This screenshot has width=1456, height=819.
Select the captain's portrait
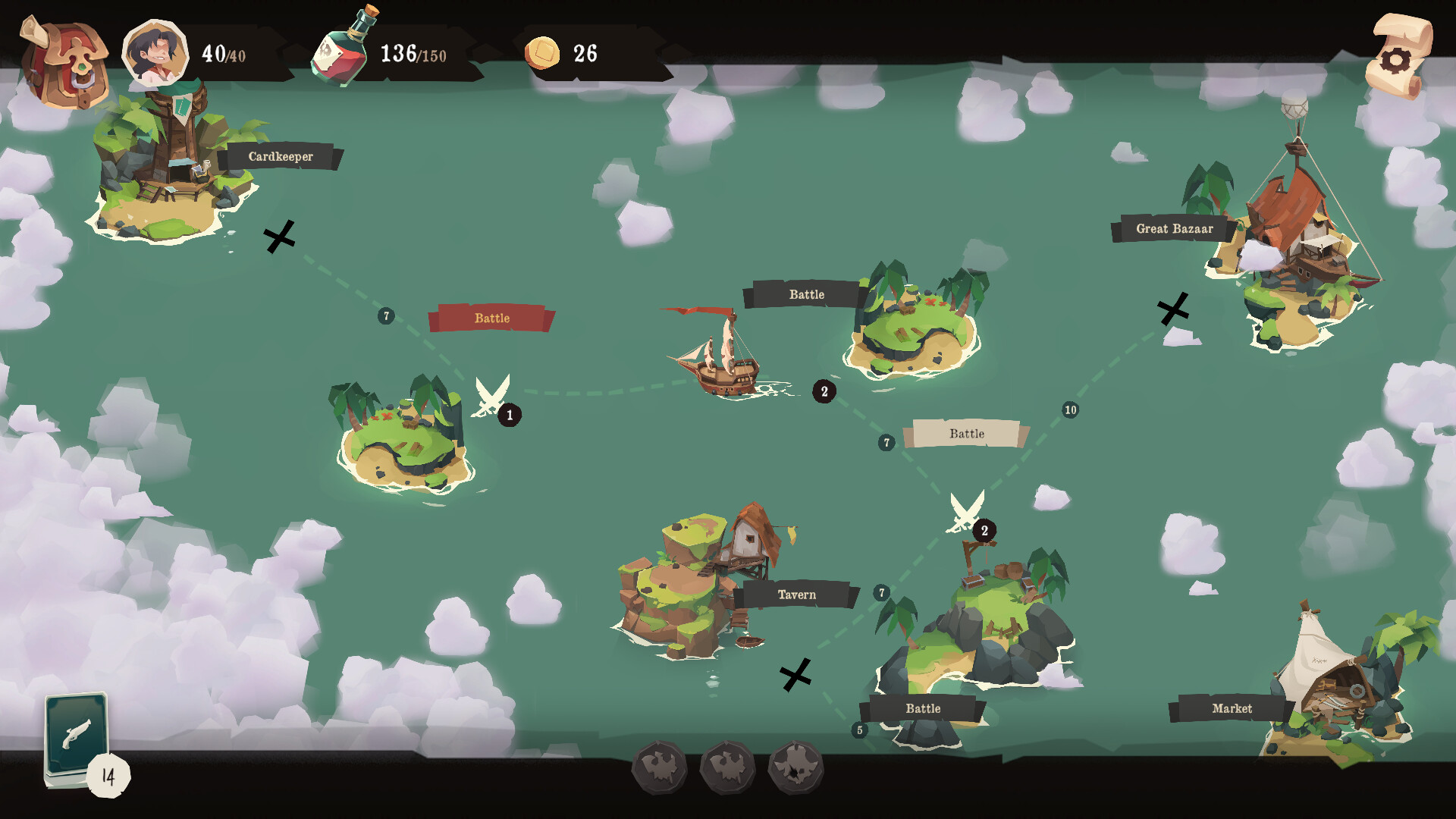155,52
